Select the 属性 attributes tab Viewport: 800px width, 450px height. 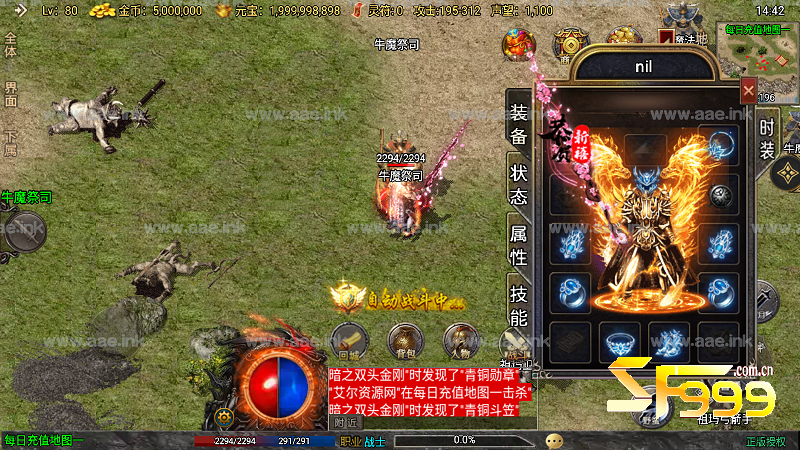pyautogui.click(x=518, y=245)
